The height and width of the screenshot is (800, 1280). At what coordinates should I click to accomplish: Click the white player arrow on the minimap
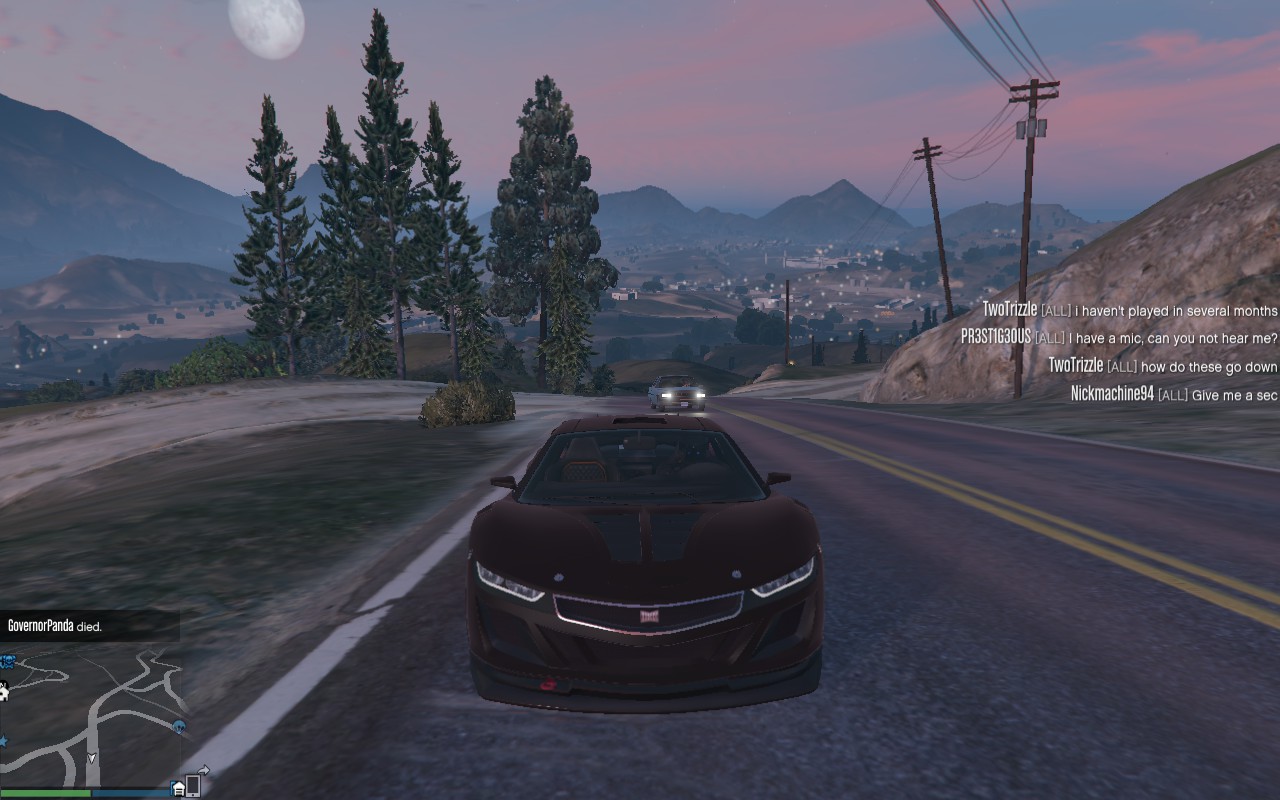[92, 759]
